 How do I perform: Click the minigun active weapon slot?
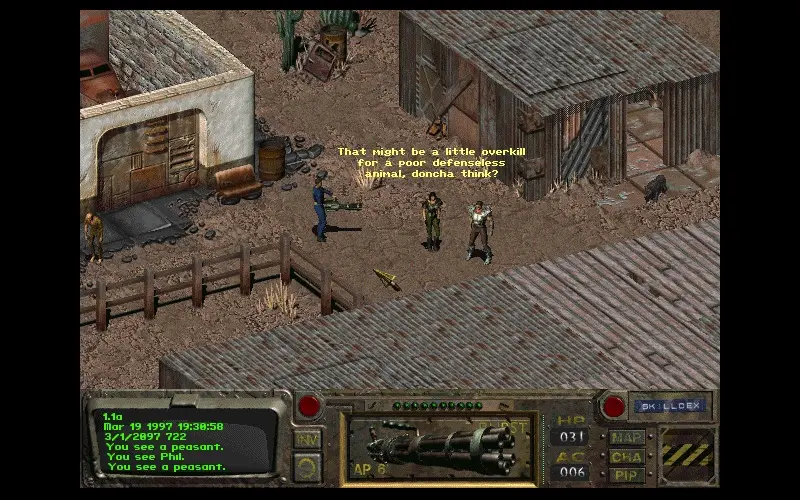438,448
